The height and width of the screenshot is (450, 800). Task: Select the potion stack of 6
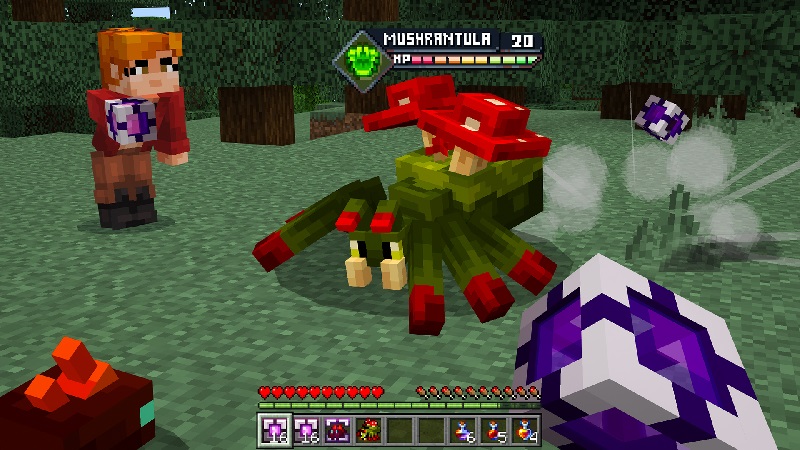(x=462, y=430)
